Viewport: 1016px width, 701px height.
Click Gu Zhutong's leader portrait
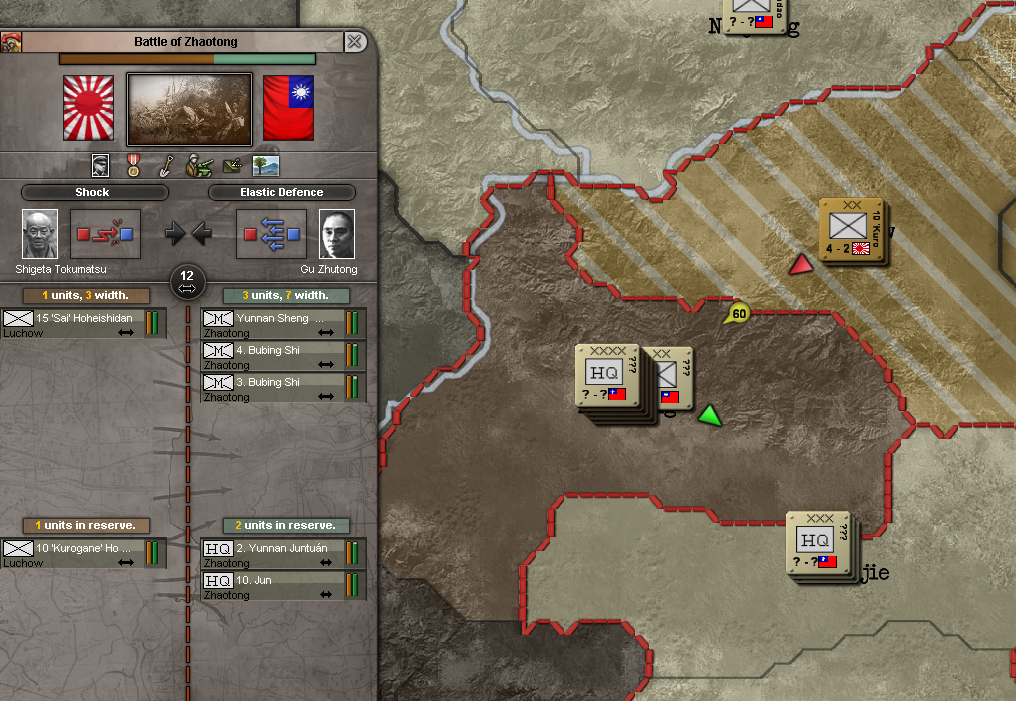click(x=337, y=234)
